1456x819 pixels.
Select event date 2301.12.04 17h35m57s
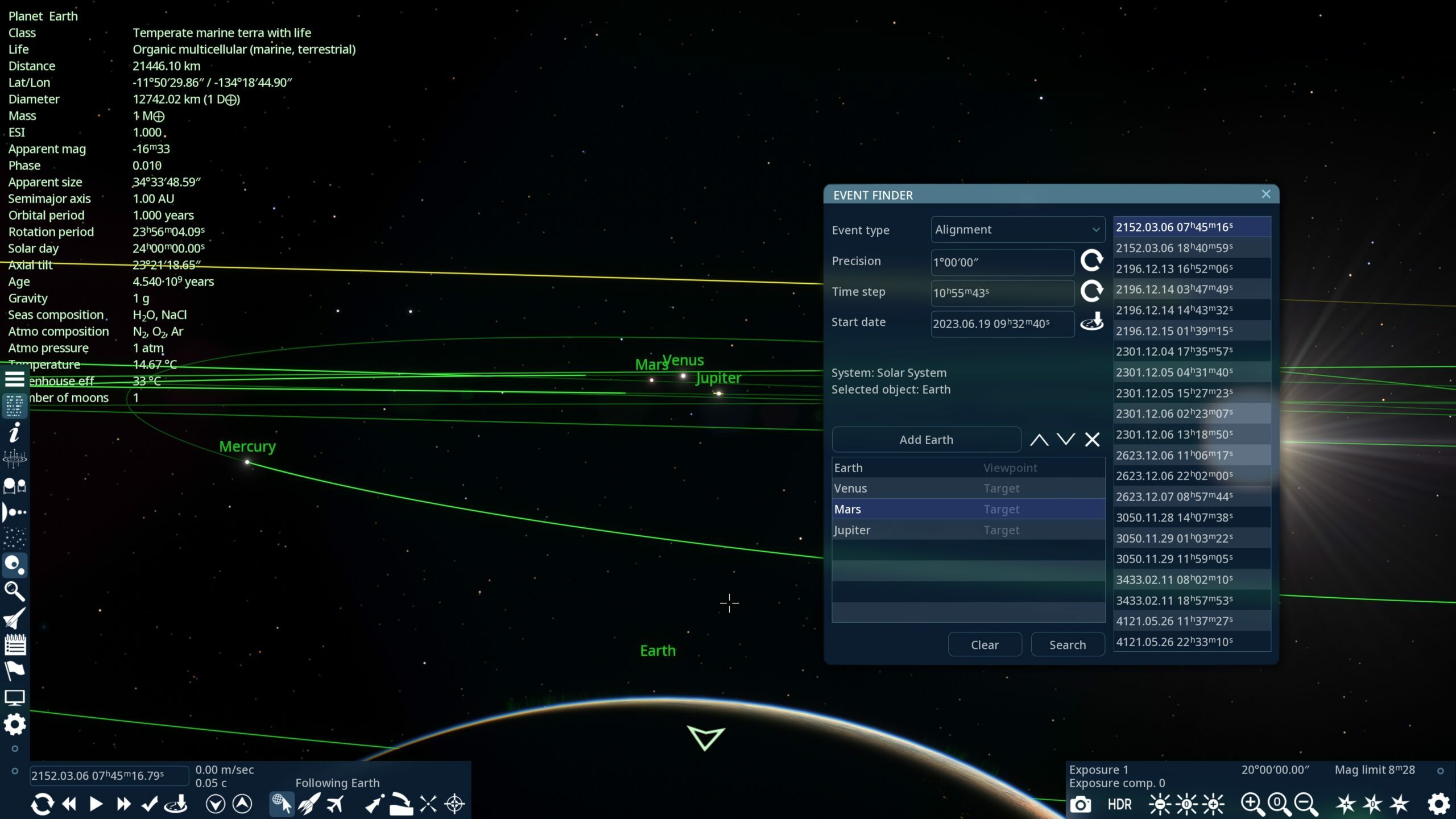(x=1191, y=351)
